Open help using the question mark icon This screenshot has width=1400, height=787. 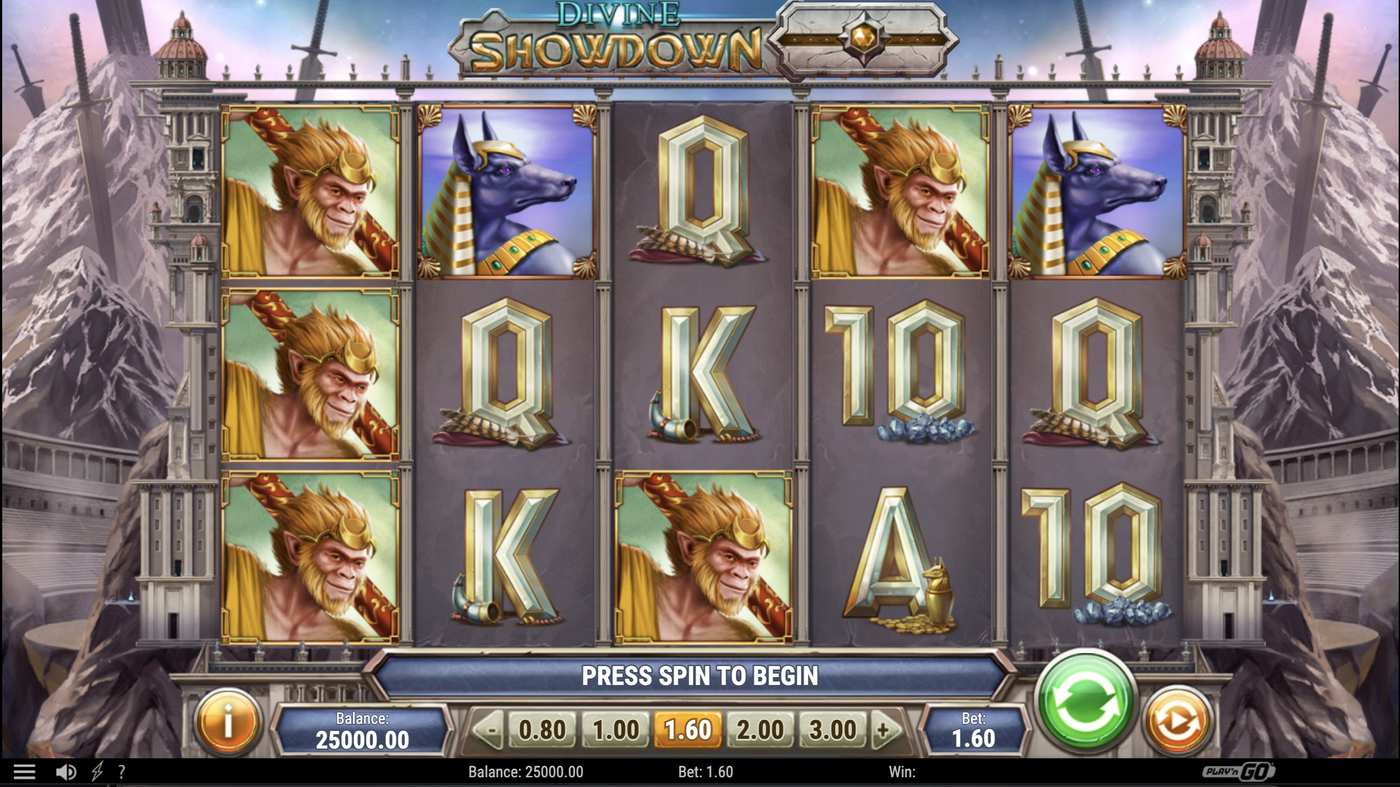122,770
